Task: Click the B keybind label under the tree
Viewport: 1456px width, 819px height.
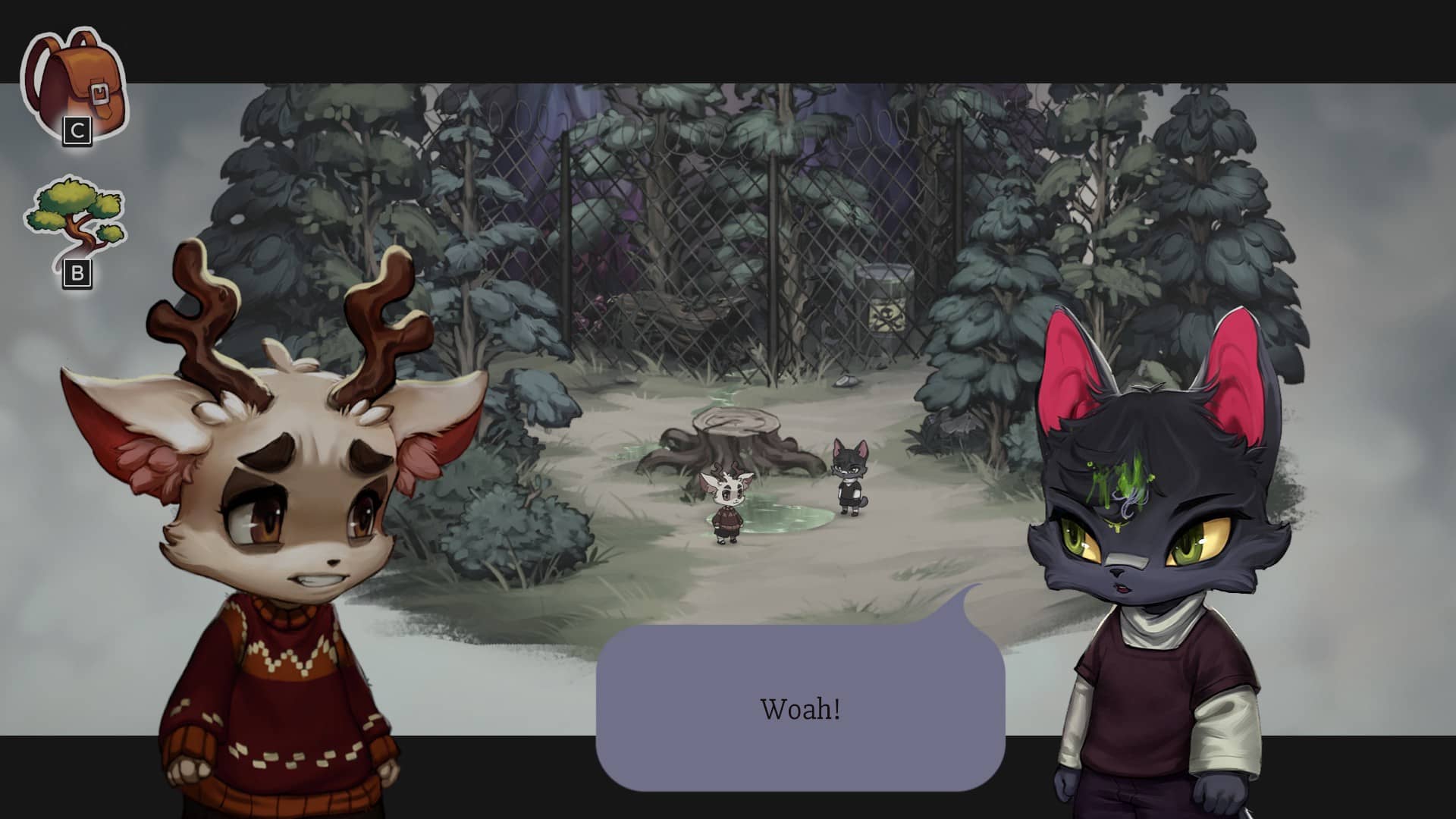Action: pos(78,275)
